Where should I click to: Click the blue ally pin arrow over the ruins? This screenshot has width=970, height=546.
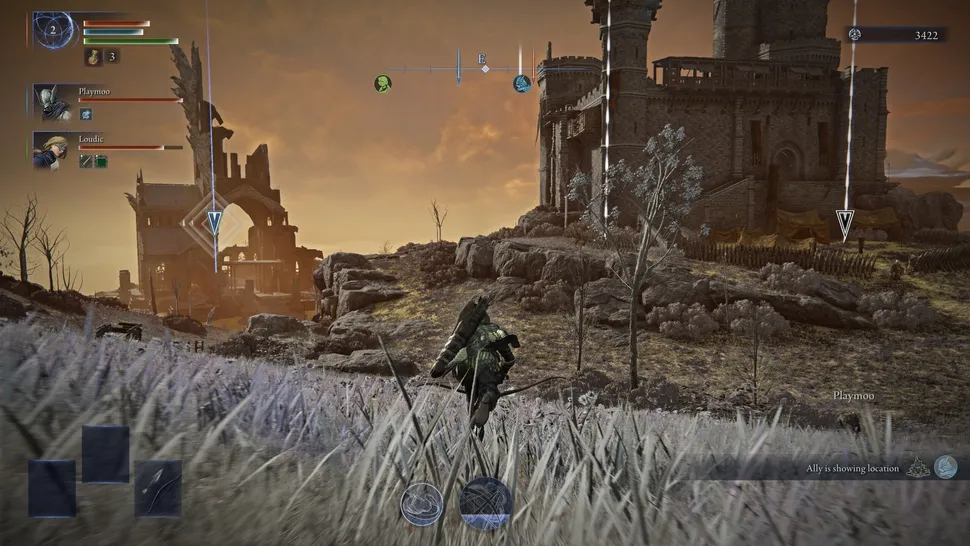click(x=214, y=222)
